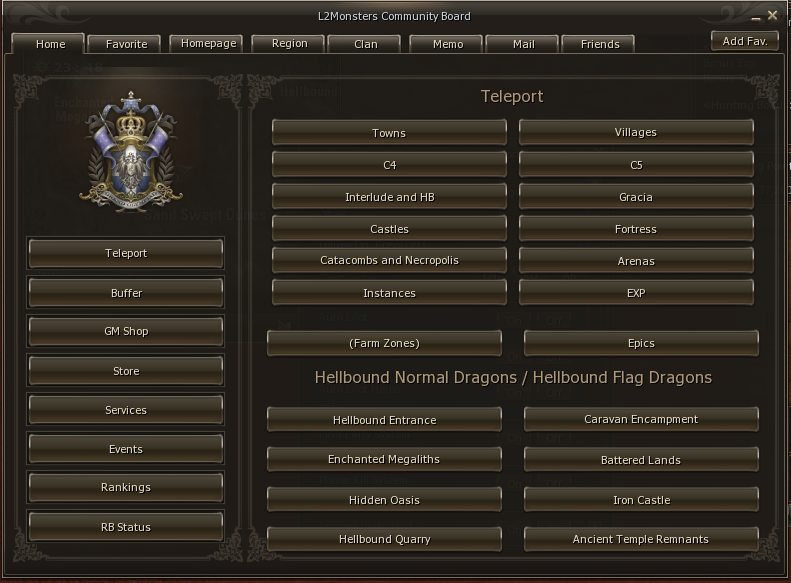791x583 pixels.
Task: Choose the Towns teleport list
Action: [x=389, y=133]
